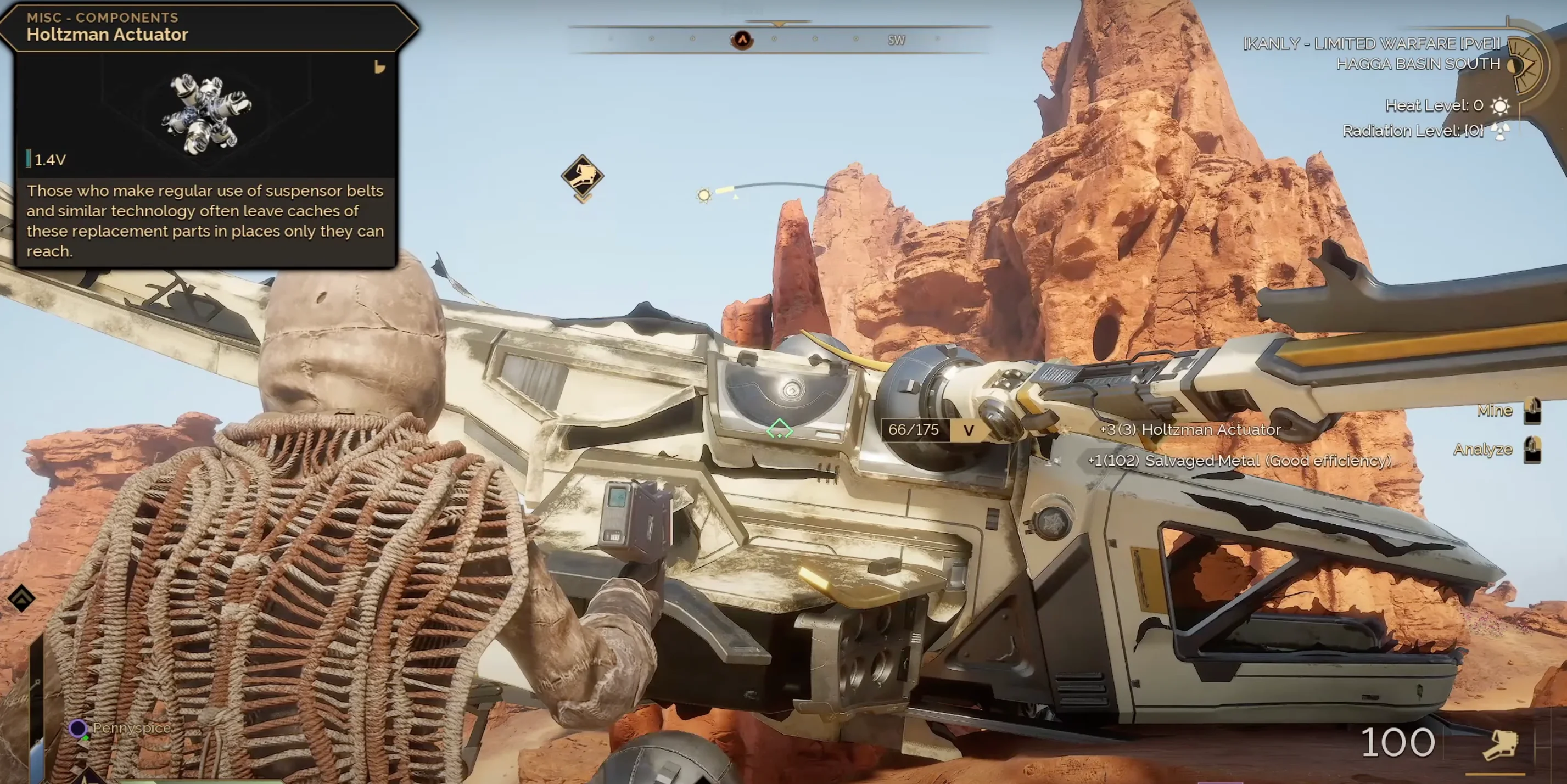This screenshot has height=784, width=1567.
Task: Click the Pennyspice player name label
Action: (131, 728)
